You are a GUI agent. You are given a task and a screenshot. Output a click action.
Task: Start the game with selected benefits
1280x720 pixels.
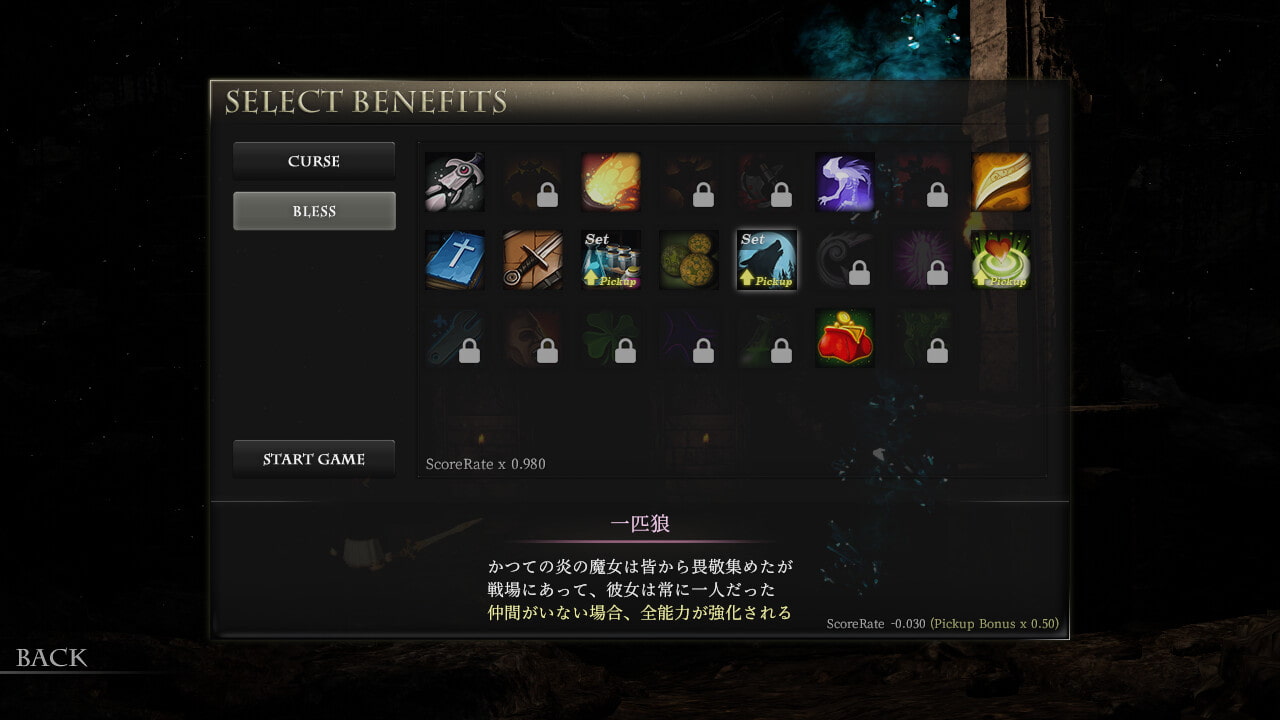pos(314,459)
